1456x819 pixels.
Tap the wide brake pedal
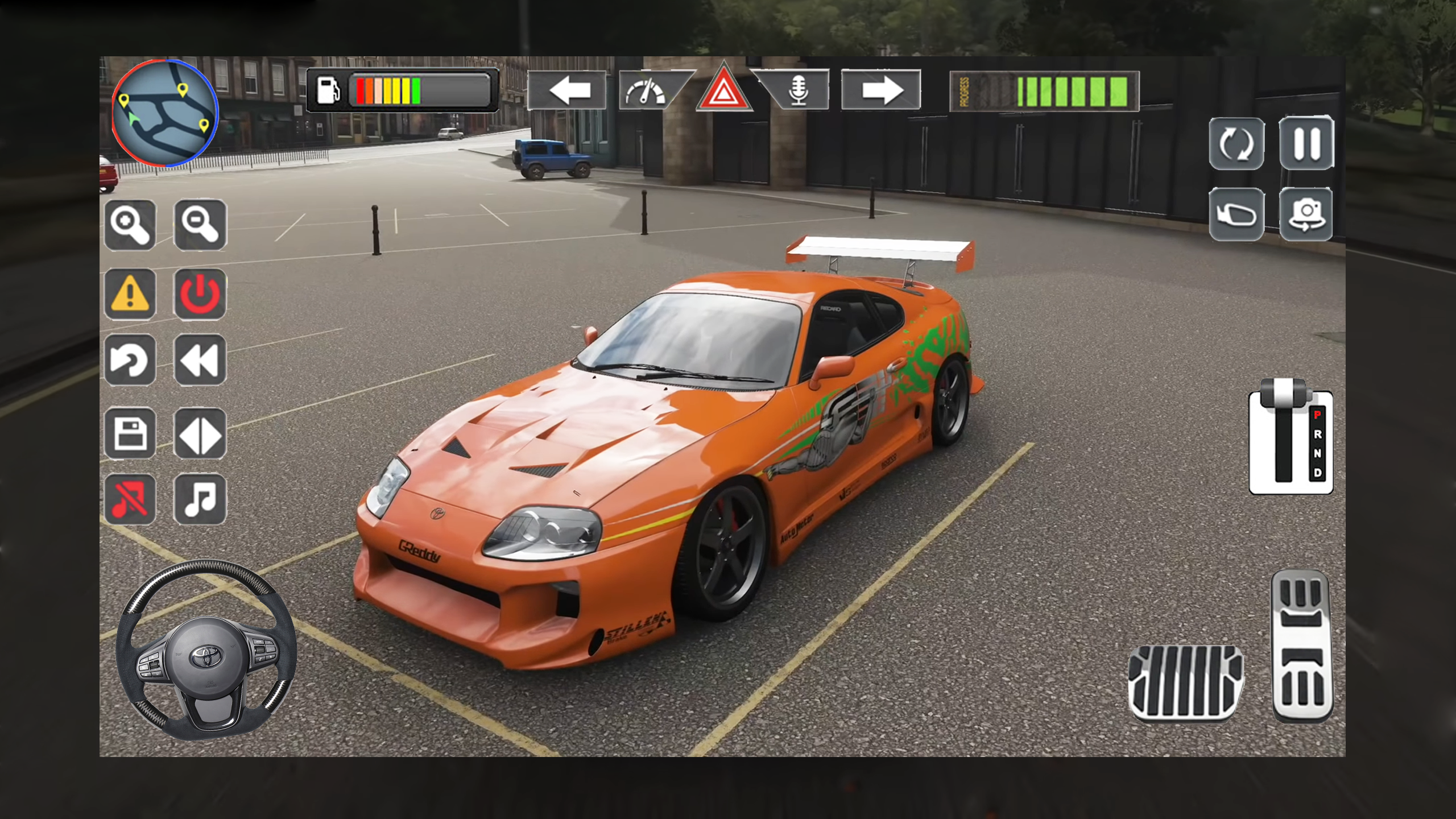click(1185, 682)
